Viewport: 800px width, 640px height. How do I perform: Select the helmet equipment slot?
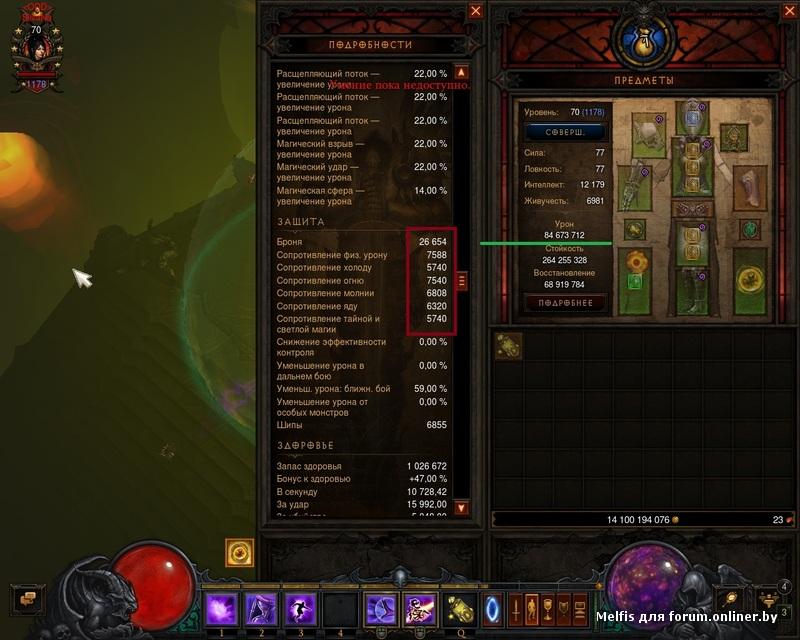690,119
